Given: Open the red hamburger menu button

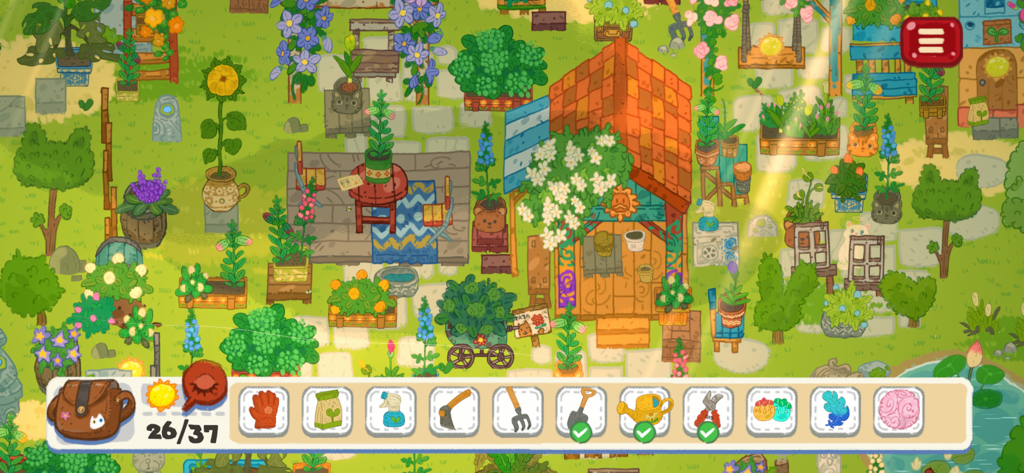Looking at the screenshot, I should [931, 41].
